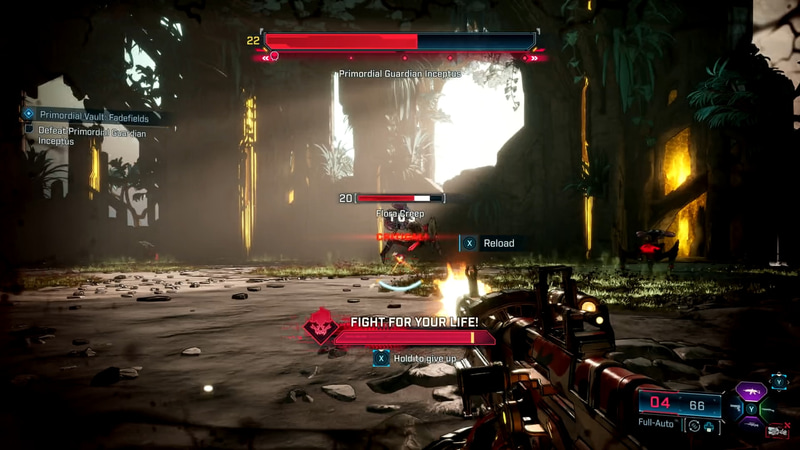
Task: Click the red vehicle icon with X
Action: pyautogui.click(x=777, y=431)
